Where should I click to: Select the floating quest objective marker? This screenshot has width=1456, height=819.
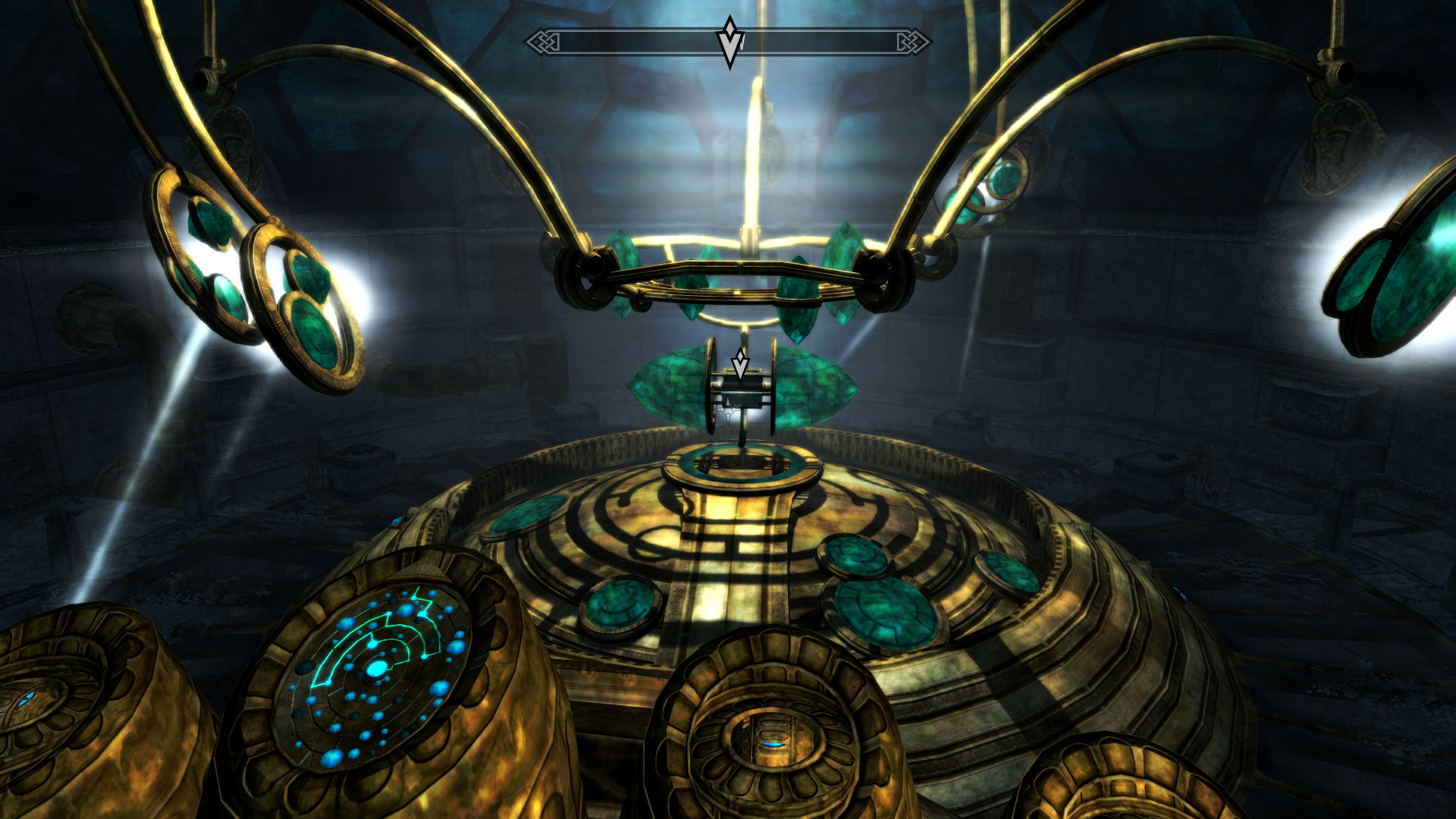(740, 364)
